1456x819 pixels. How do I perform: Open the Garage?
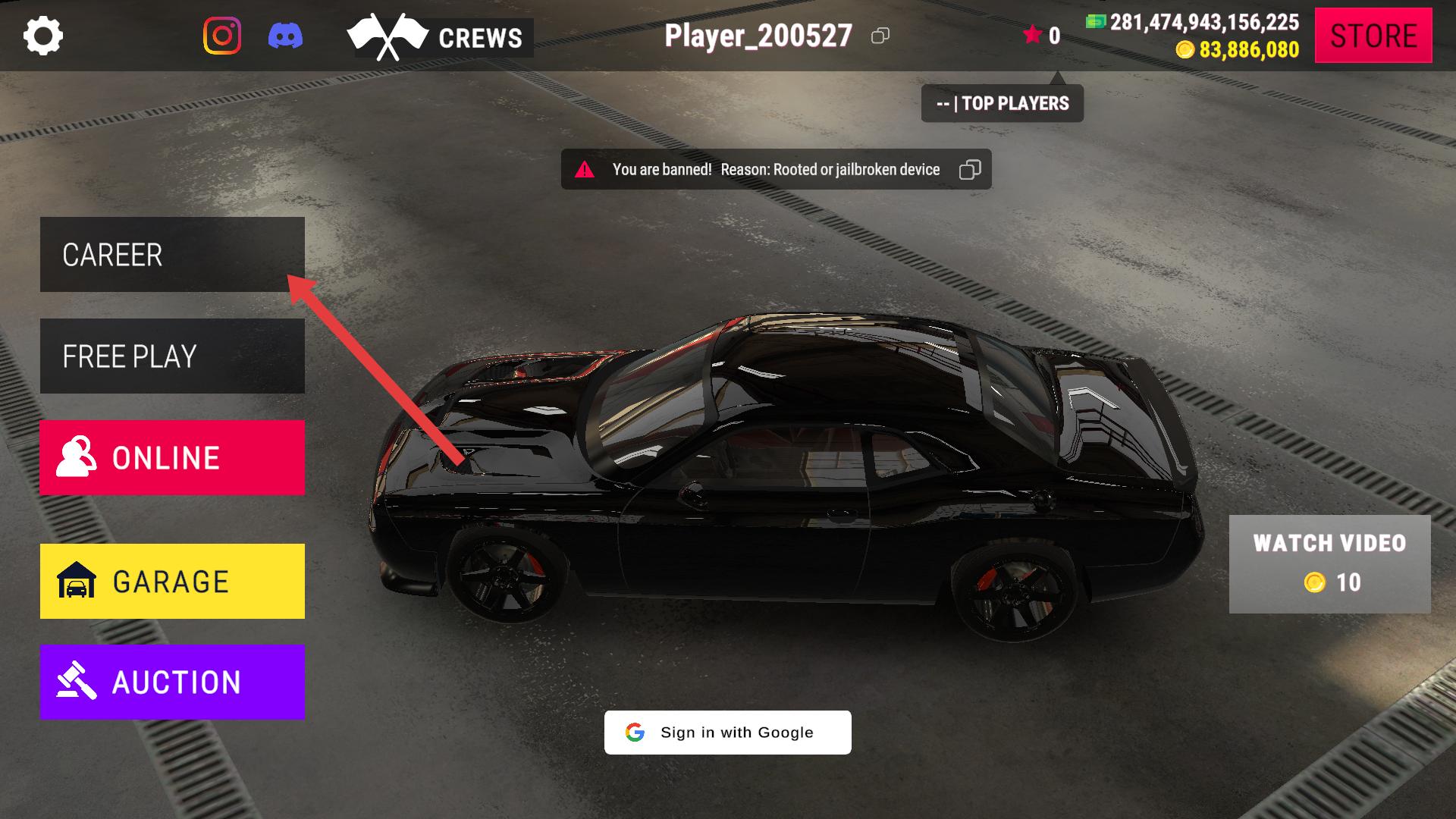pos(172,582)
